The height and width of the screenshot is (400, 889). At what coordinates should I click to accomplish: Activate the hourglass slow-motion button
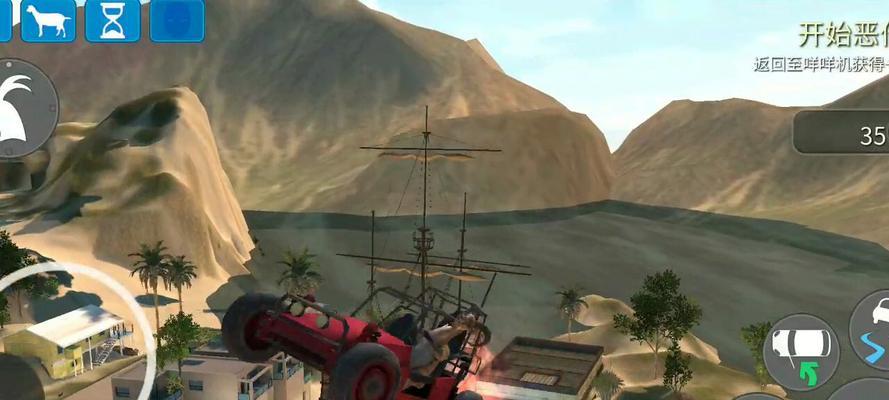point(112,19)
